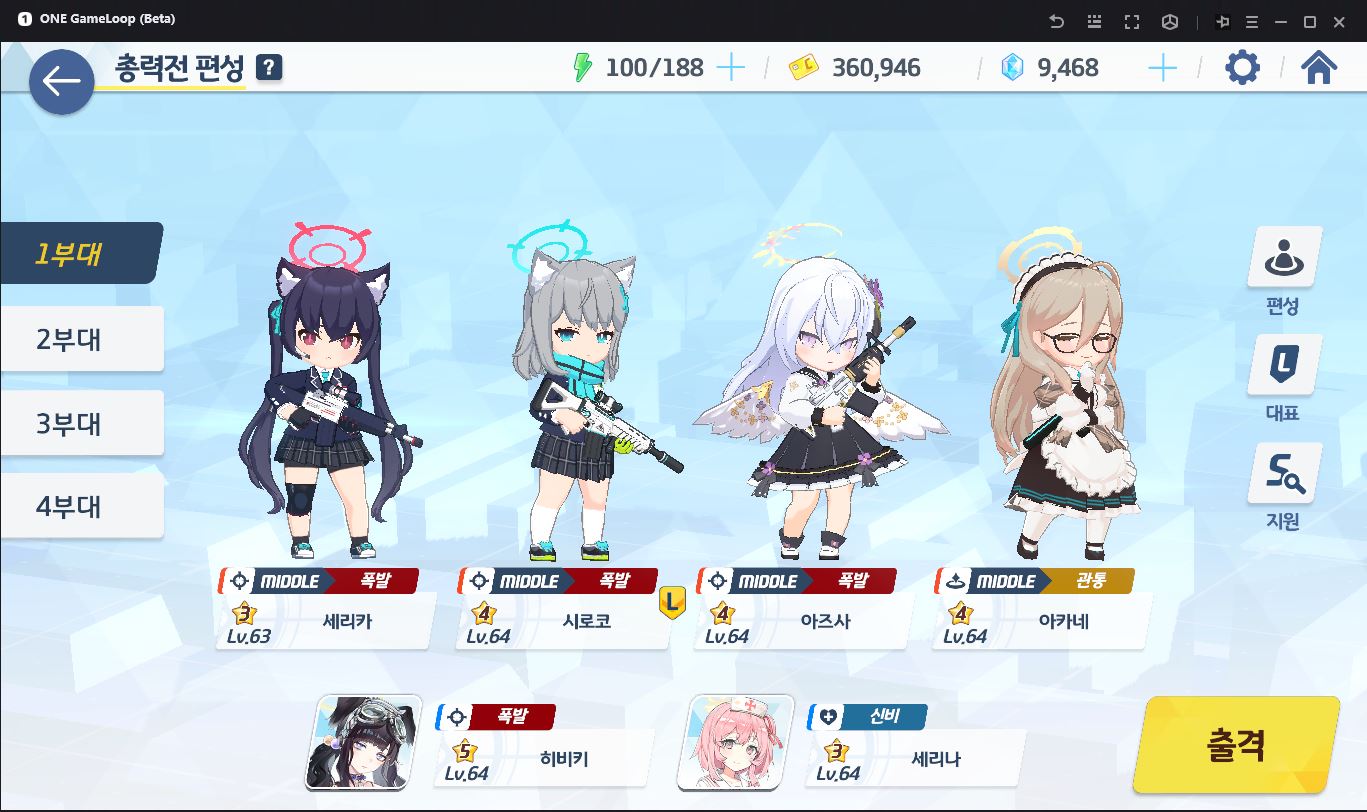Add blue gems with the plus button
This screenshot has width=1367, height=812.
pyautogui.click(x=1162, y=68)
